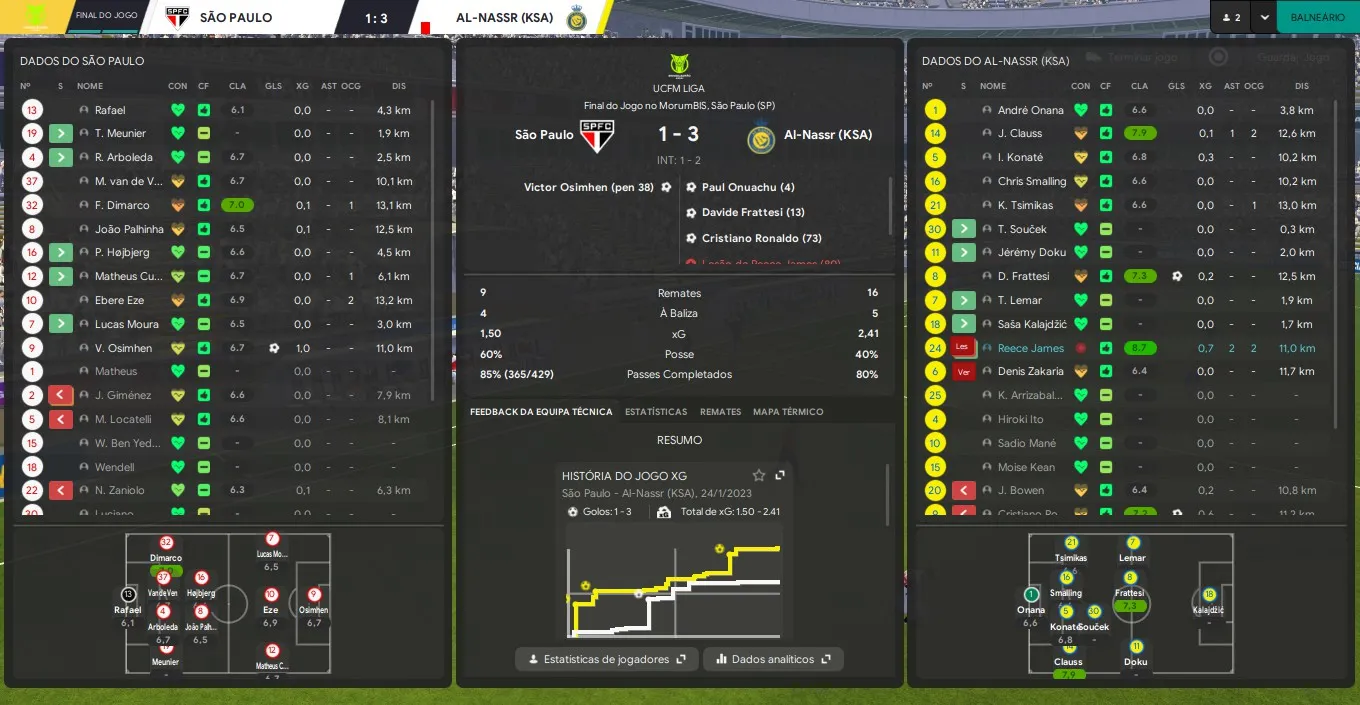
Task: Select V. Osimhen row in São Paulo list
Action: (x=123, y=348)
